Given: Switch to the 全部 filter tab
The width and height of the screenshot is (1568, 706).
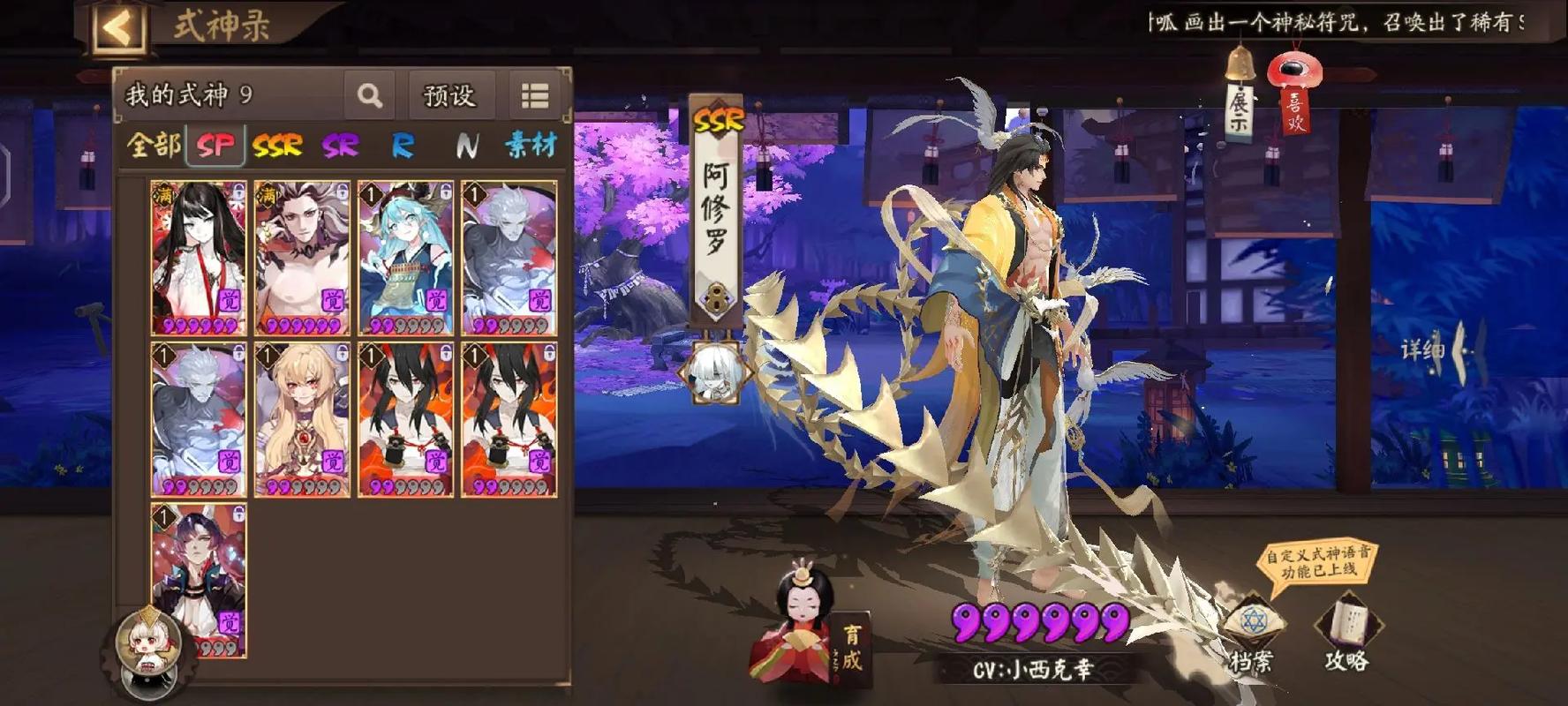Looking at the screenshot, I should click(154, 145).
